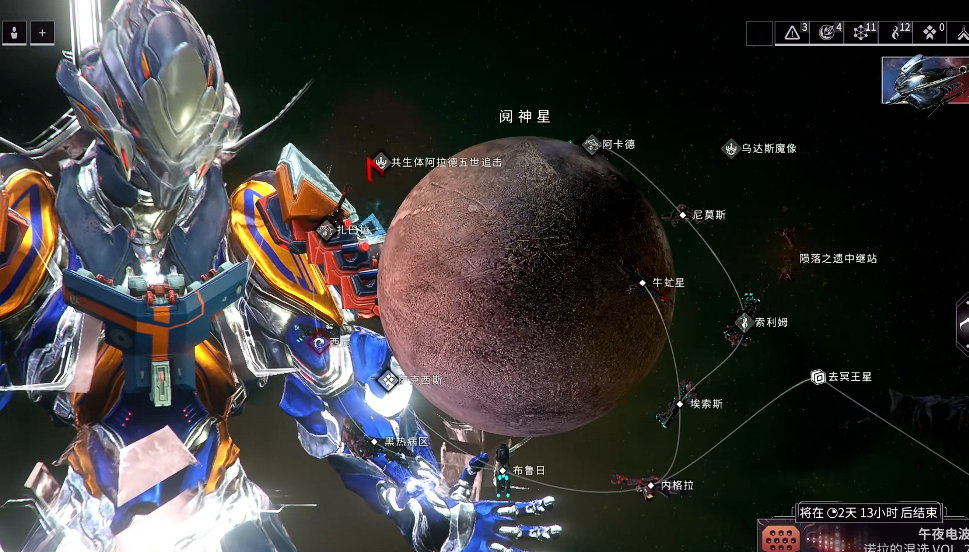969x552 pixels.
Task: Select the 黑热病区 mission node
Action: pyautogui.click(x=375, y=442)
